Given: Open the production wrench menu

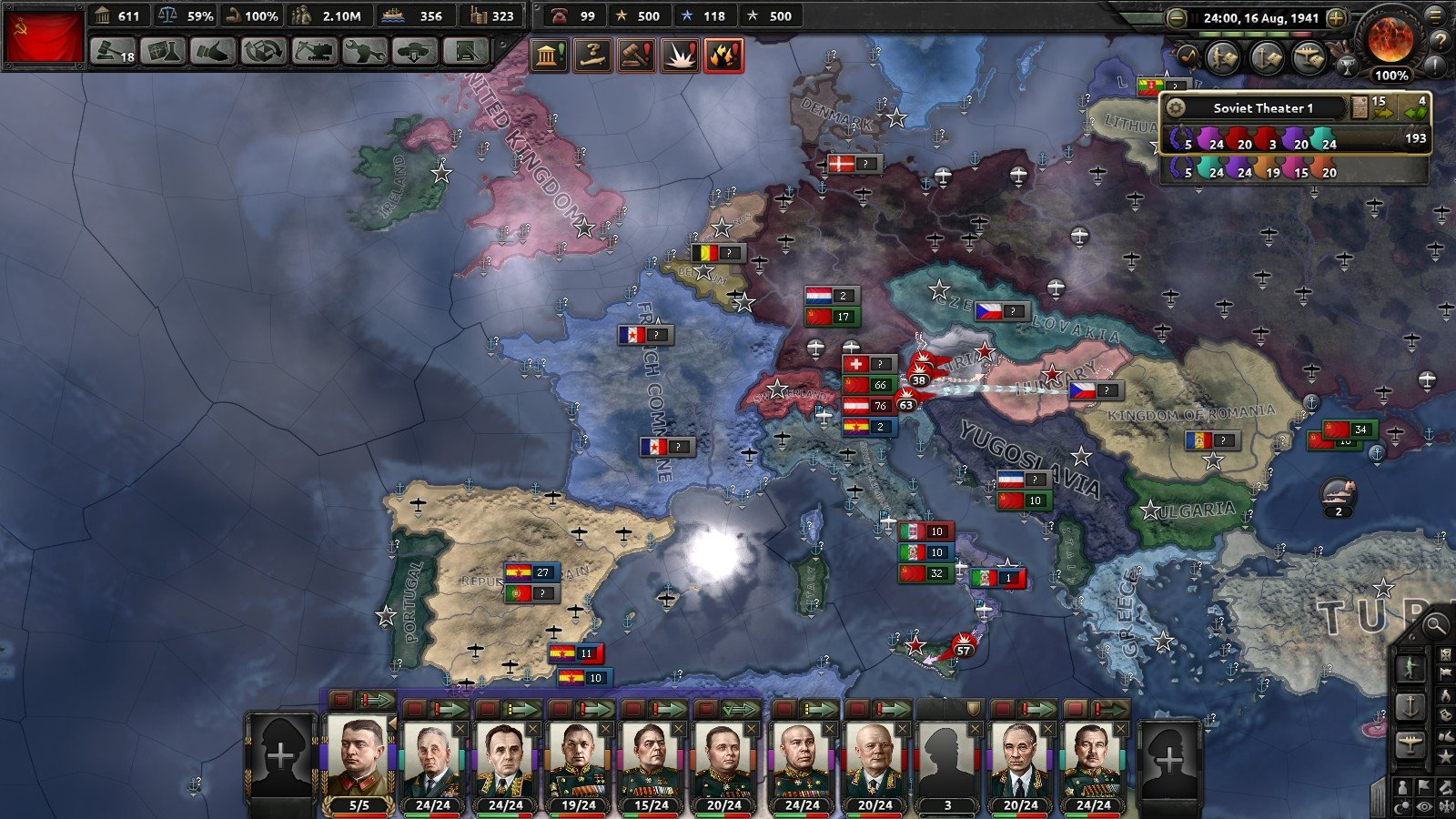Looking at the screenshot, I should point(364,51).
